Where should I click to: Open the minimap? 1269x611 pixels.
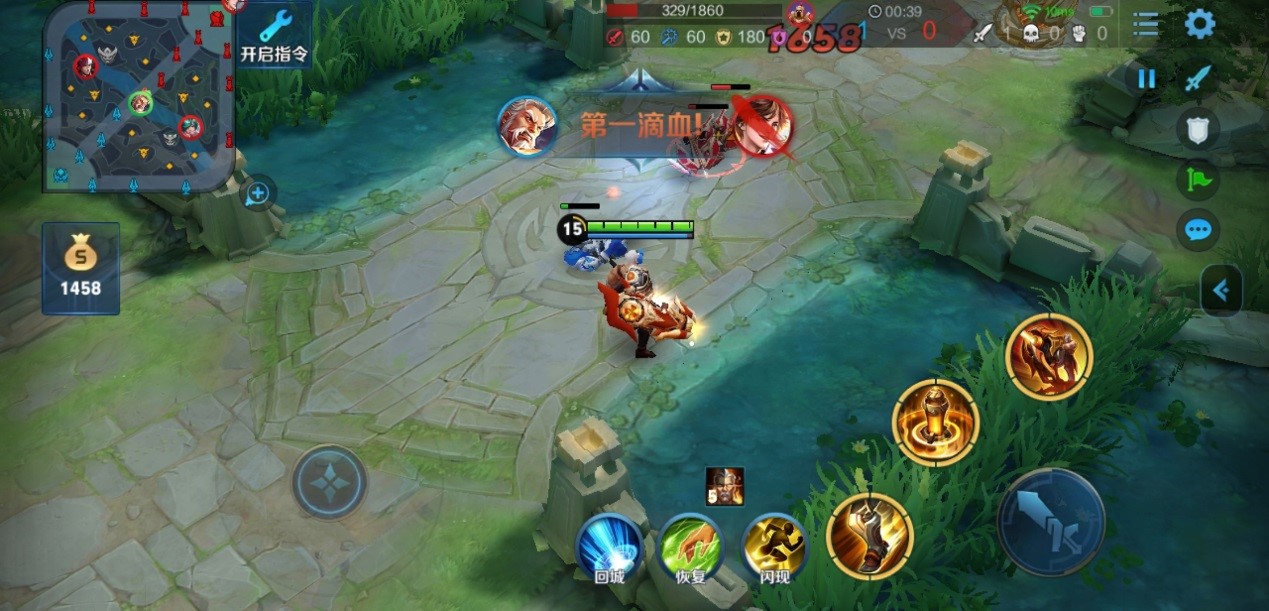point(139,97)
